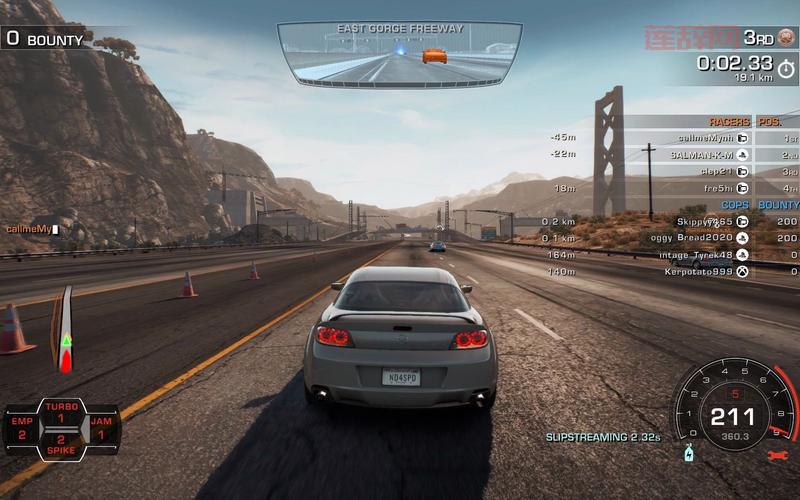
Task: Click the nitrous bottle icon
Action: (688, 453)
